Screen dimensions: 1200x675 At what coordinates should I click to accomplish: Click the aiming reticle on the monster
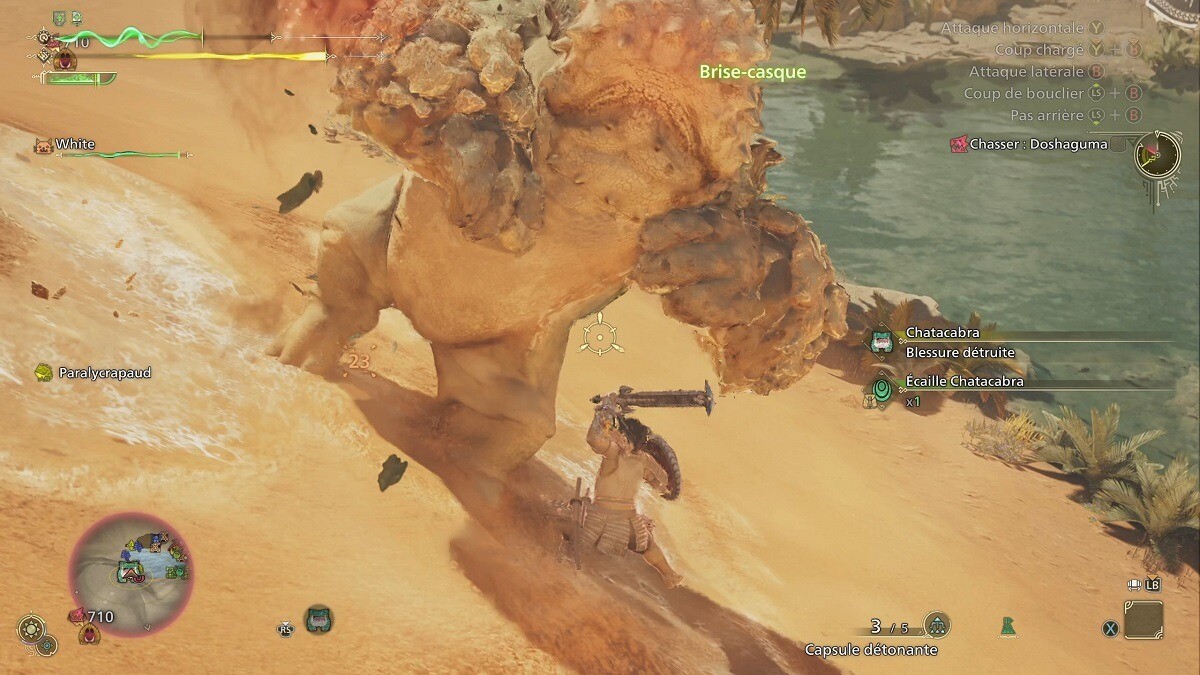pos(601,334)
